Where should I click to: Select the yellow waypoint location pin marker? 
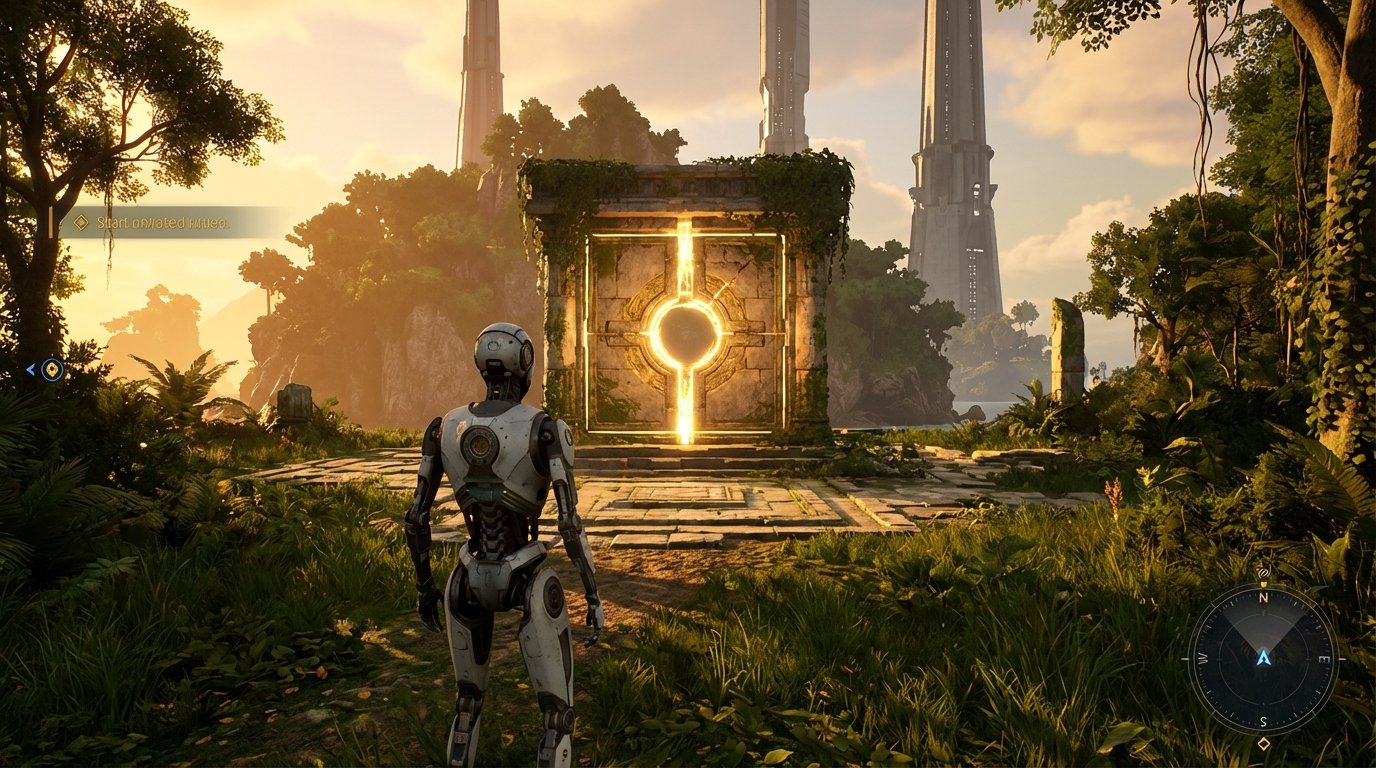point(52,370)
